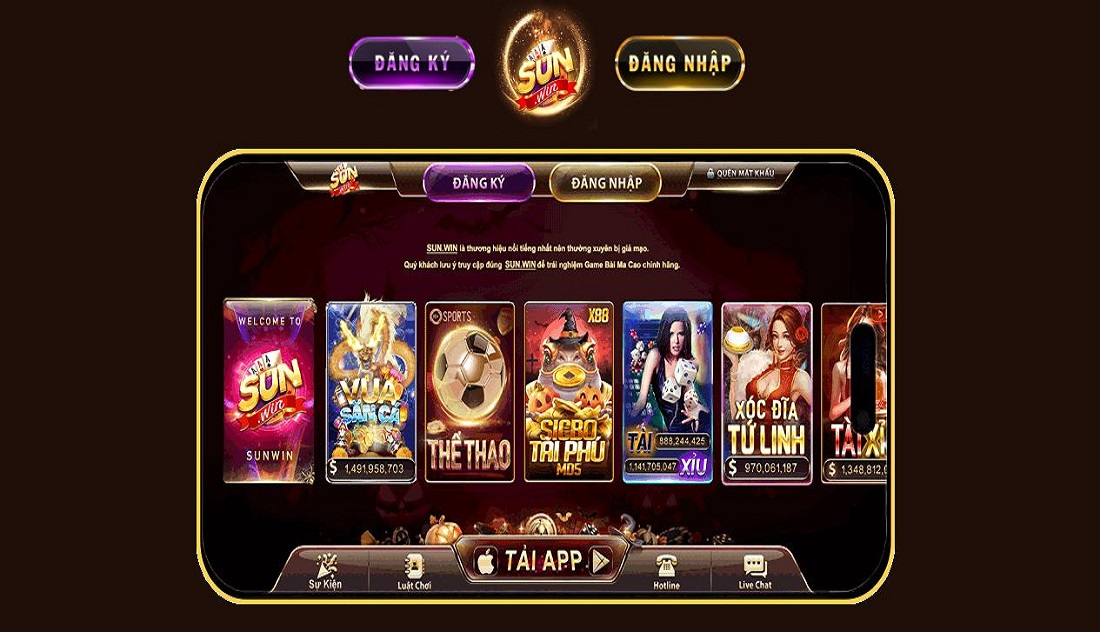Call the Hotline support icon

(x=666, y=572)
